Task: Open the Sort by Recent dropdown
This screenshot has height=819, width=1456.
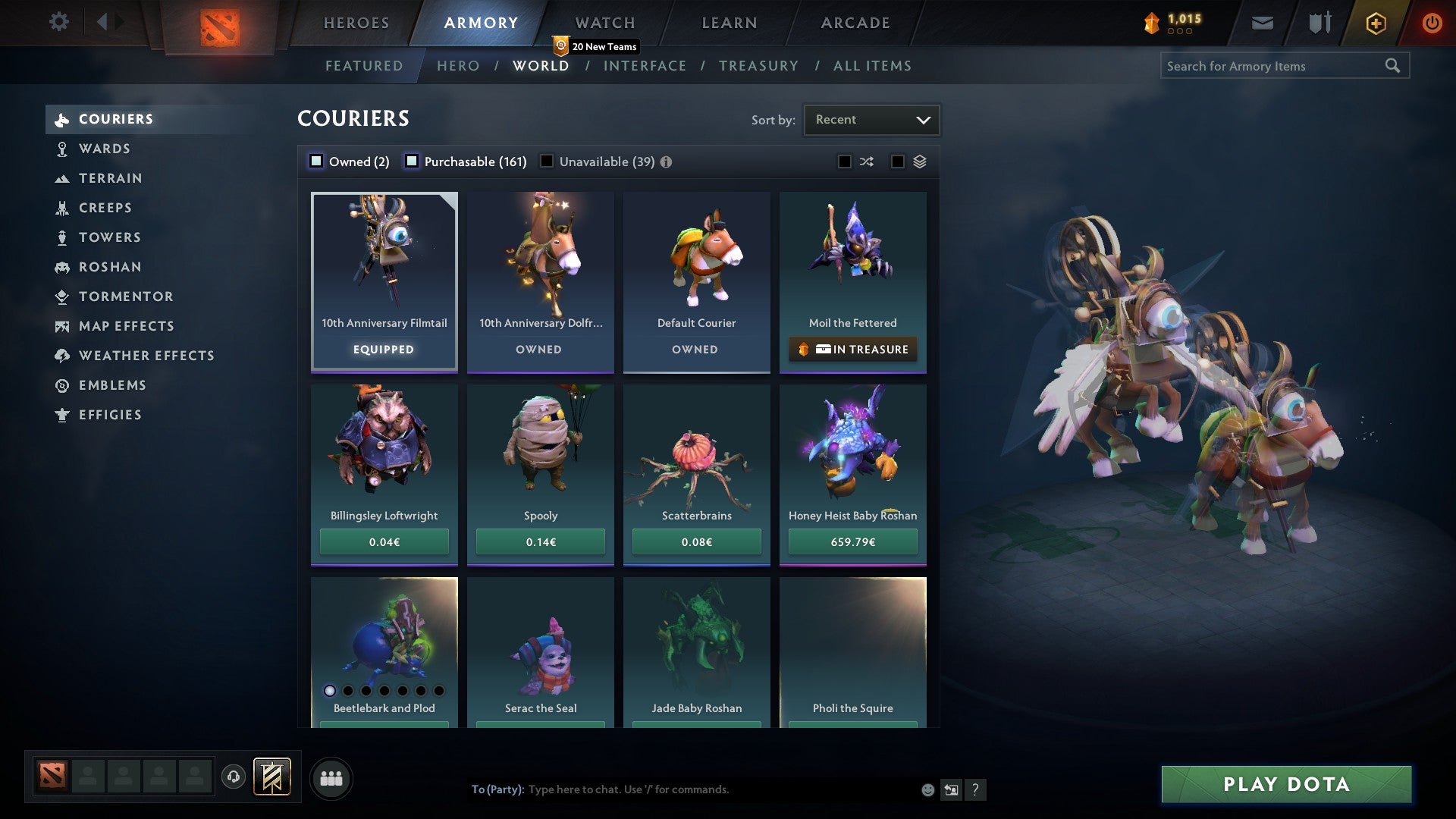Action: [871, 119]
